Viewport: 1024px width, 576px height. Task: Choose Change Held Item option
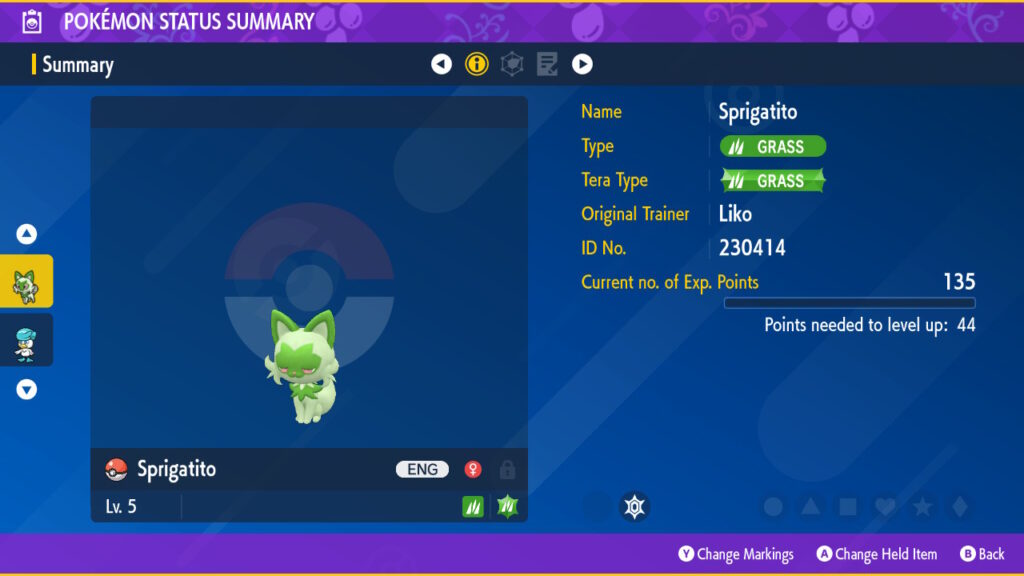click(877, 554)
